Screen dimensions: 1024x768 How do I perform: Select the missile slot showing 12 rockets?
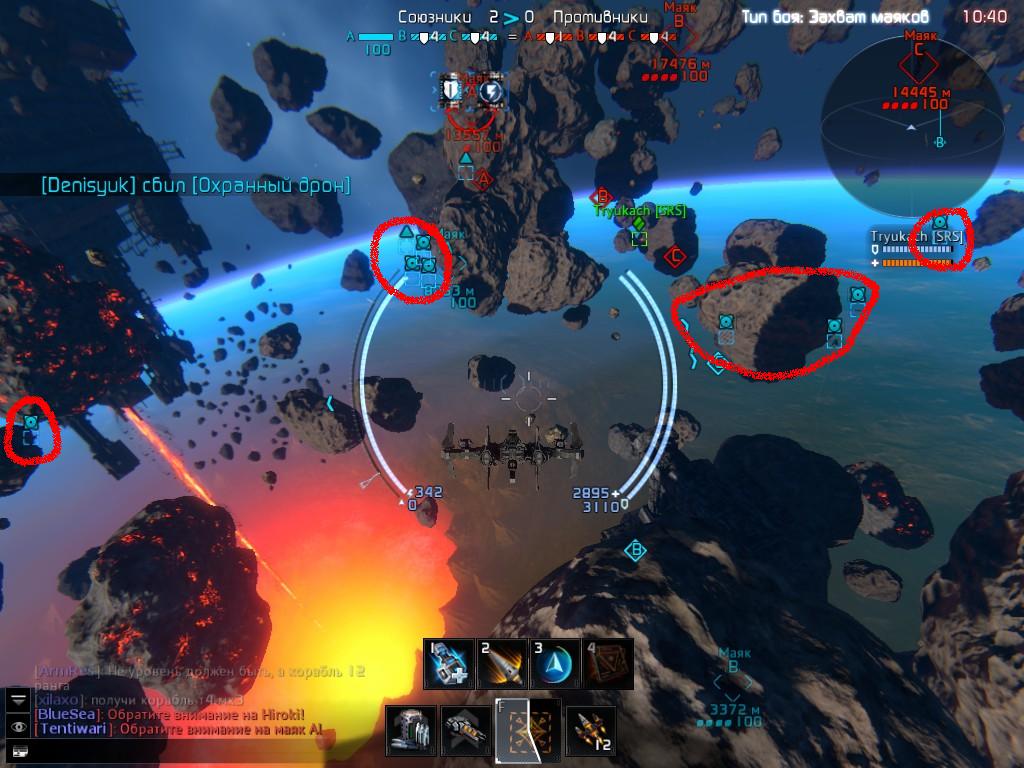590,731
